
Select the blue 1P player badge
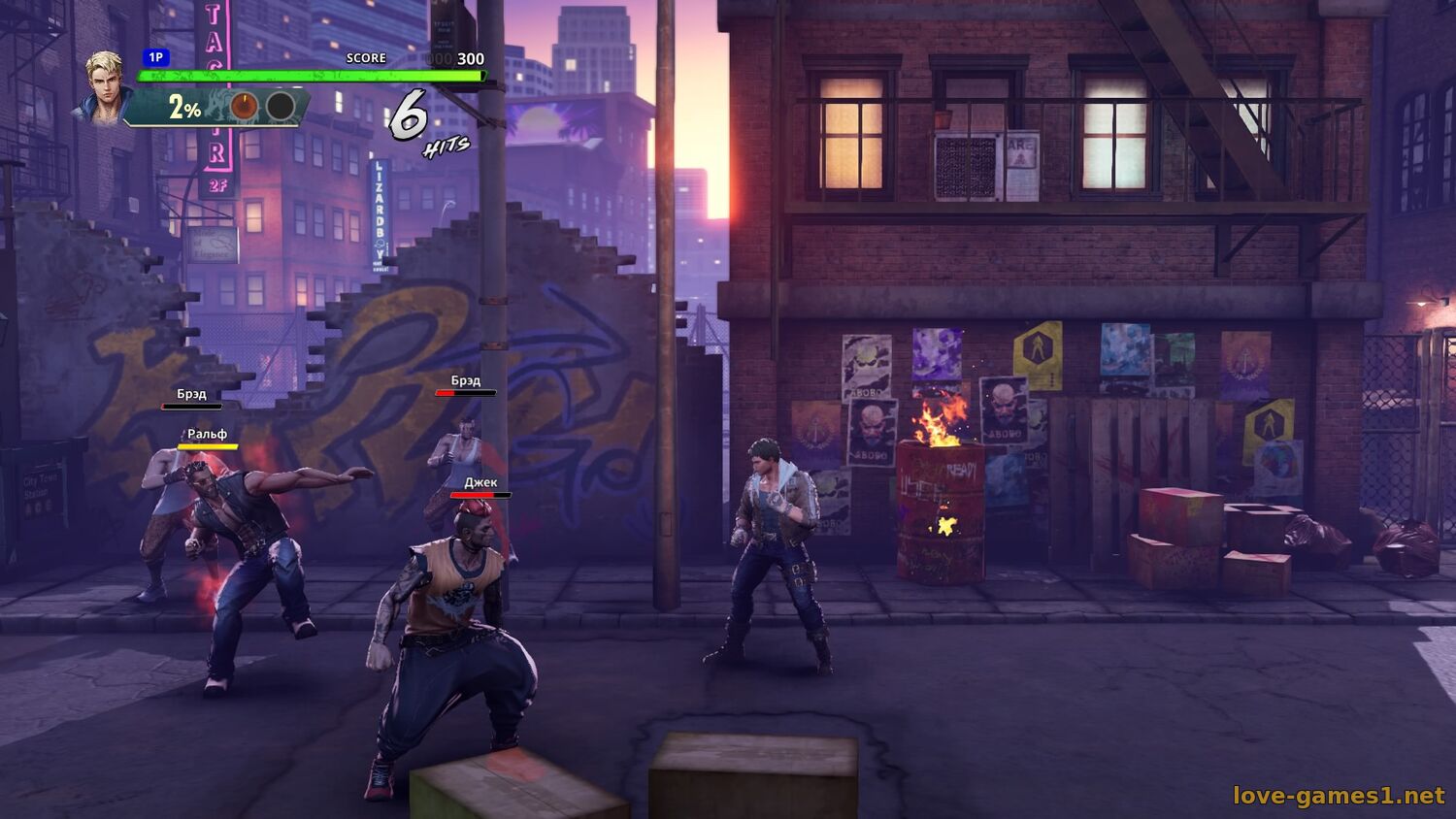pyautogui.click(x=155, y=58)
